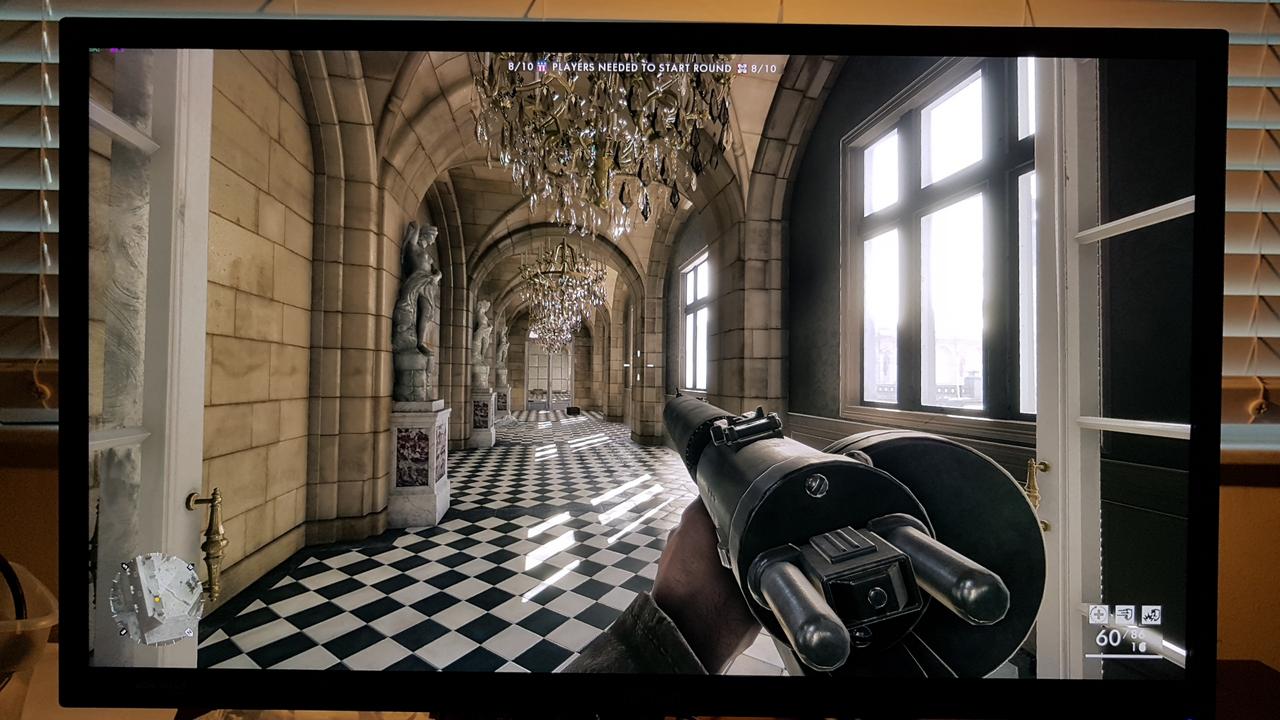The height and width of the screenshot is (720, 1280).
Task: Select the grenade gadget icon
Action: (1151, 613)
